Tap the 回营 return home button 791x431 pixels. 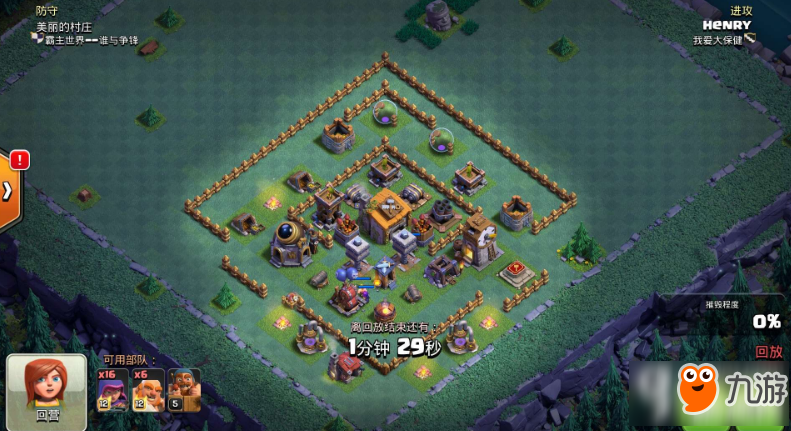[x=47, y=389]
